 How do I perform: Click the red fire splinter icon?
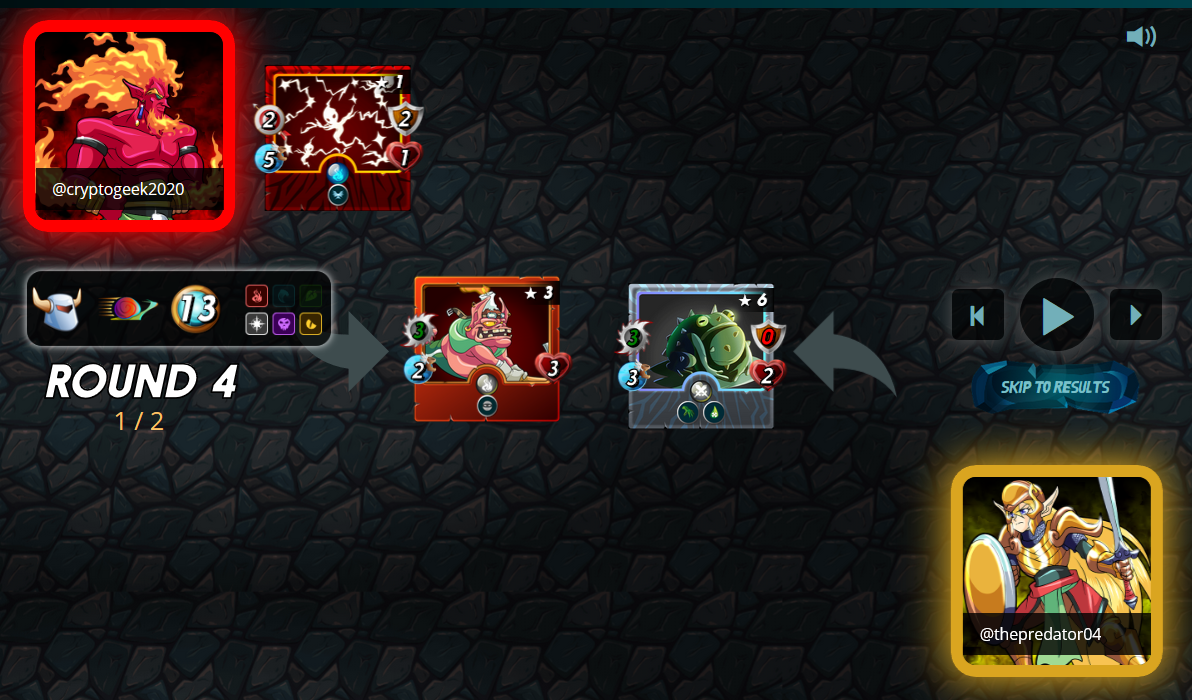click(257, 297)
